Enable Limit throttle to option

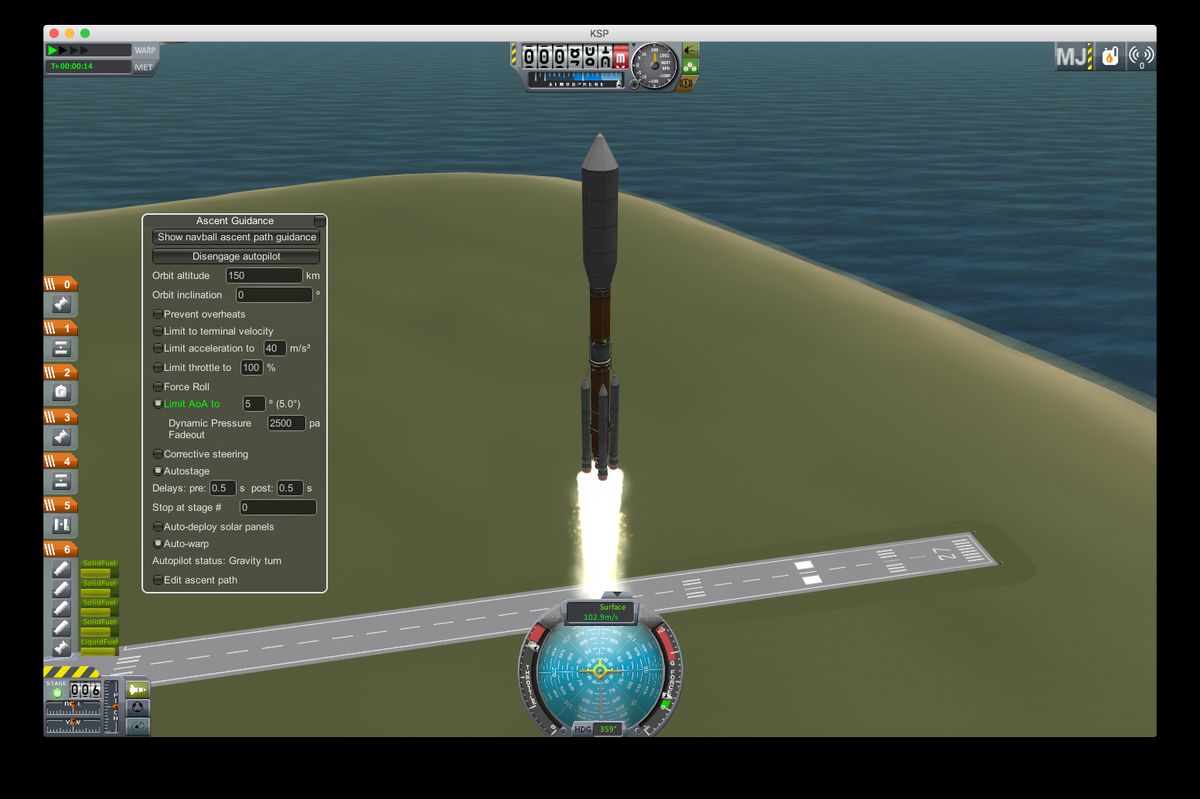(x=158, y=368)
